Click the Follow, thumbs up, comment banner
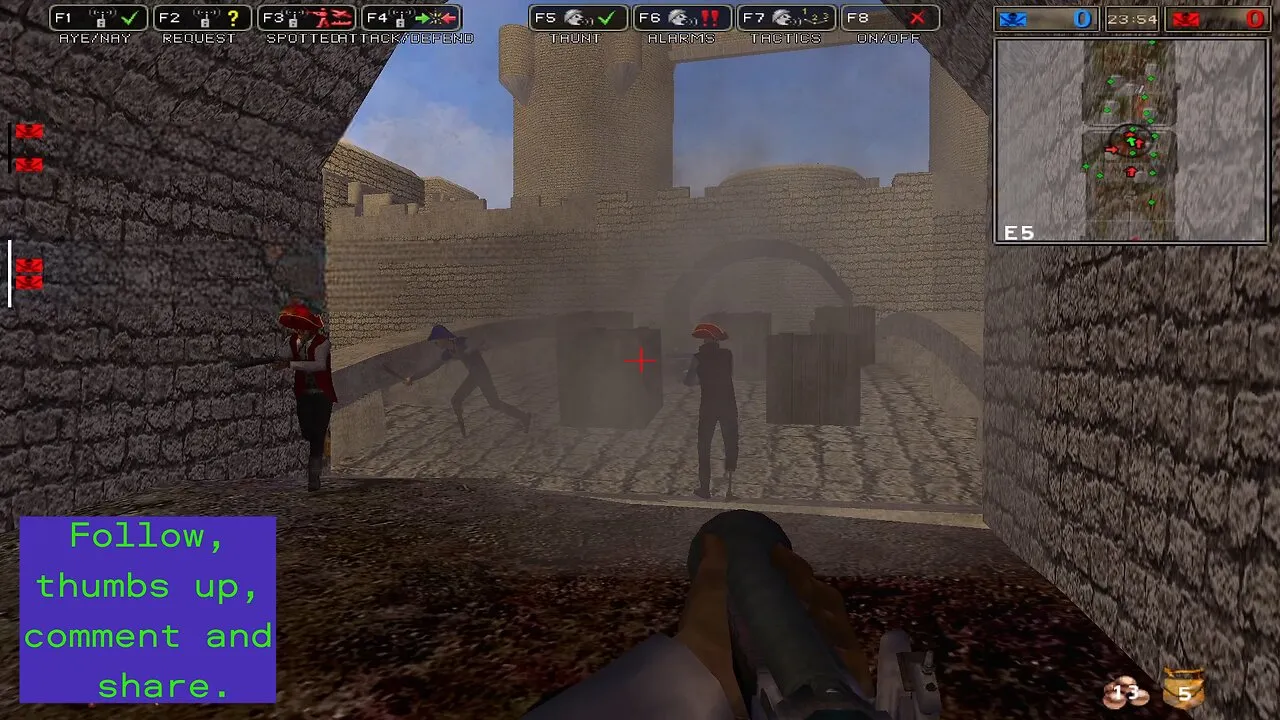 [x=148, y=609]
